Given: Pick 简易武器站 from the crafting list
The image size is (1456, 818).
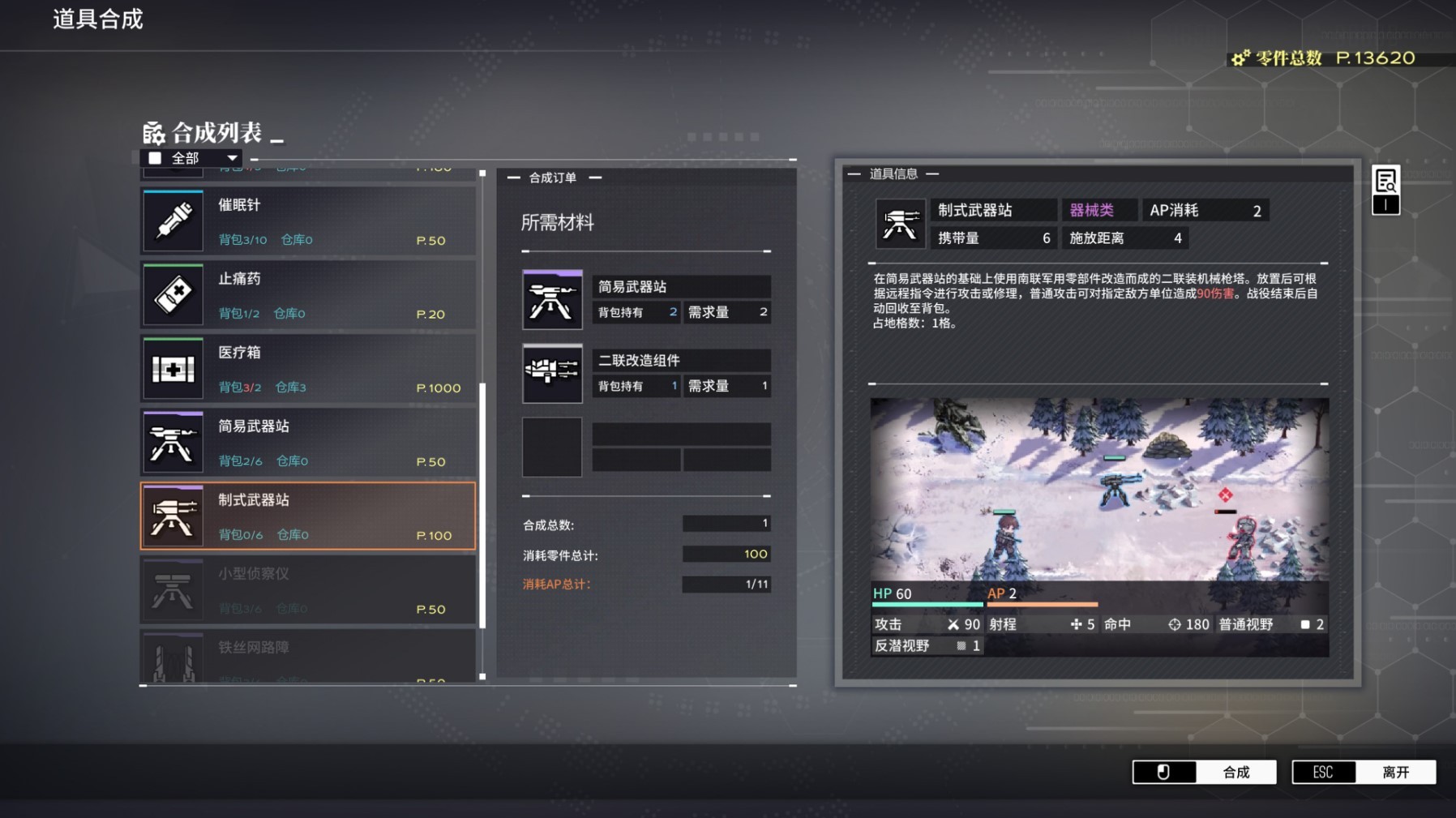Looking at the screenshot, I should [308, 443].
